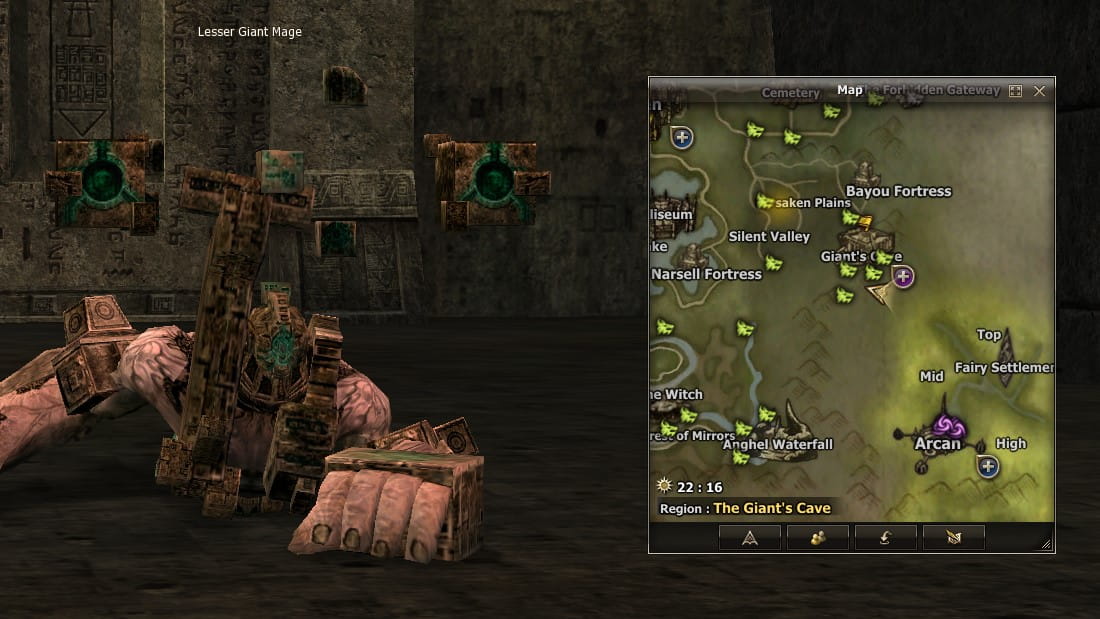
Task: Click the blue plus marker near High
Action: coord(988,466)
